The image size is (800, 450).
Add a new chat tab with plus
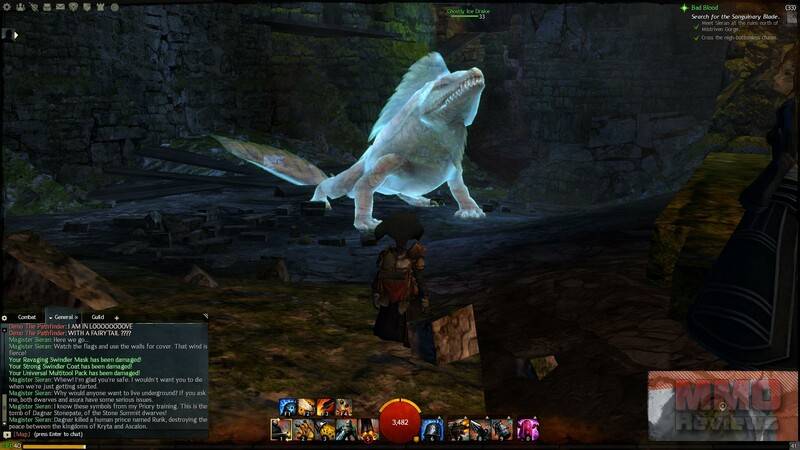[x=117, y=317]
